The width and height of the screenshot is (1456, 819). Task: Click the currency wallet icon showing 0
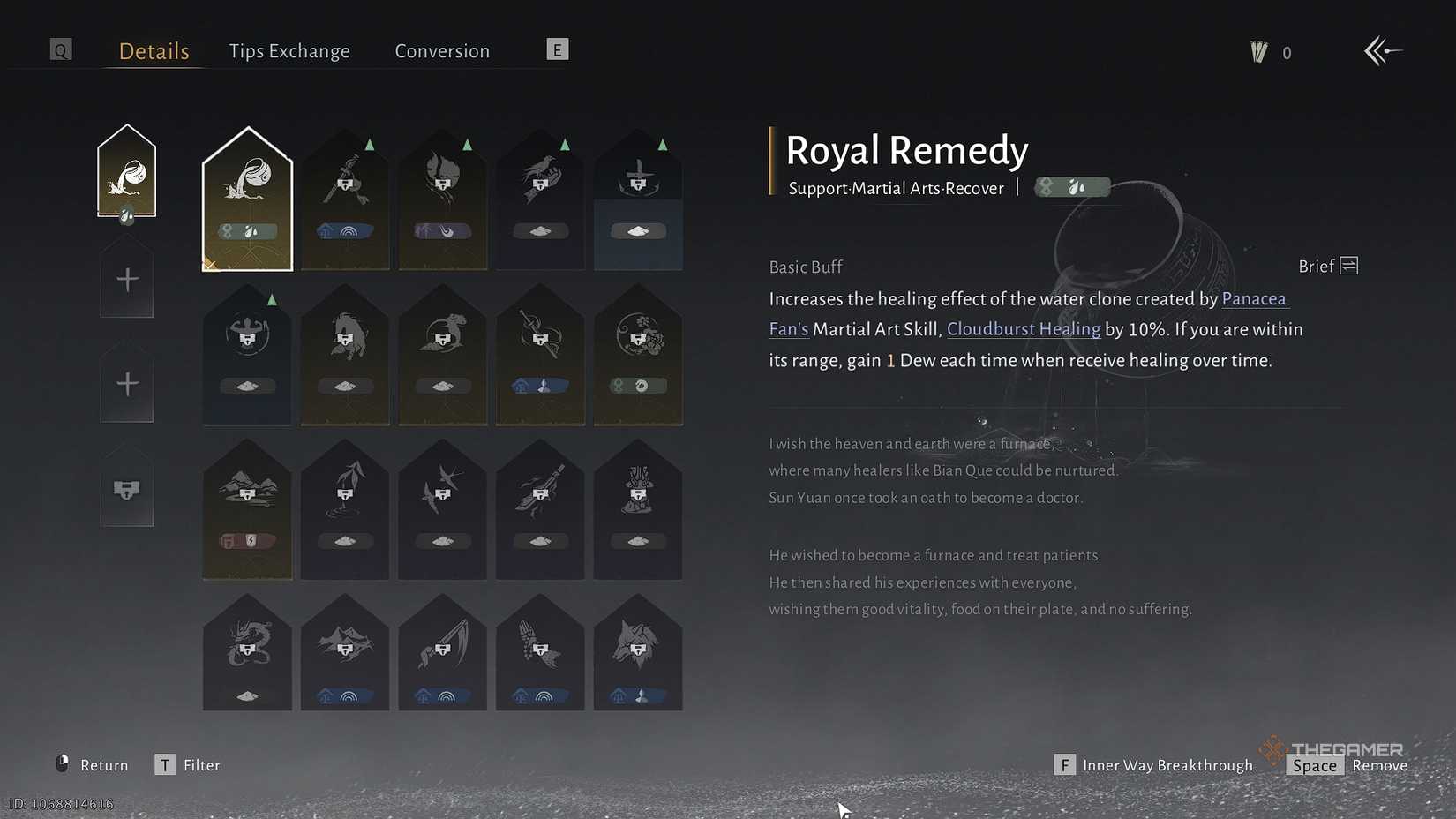[1259, 51]
